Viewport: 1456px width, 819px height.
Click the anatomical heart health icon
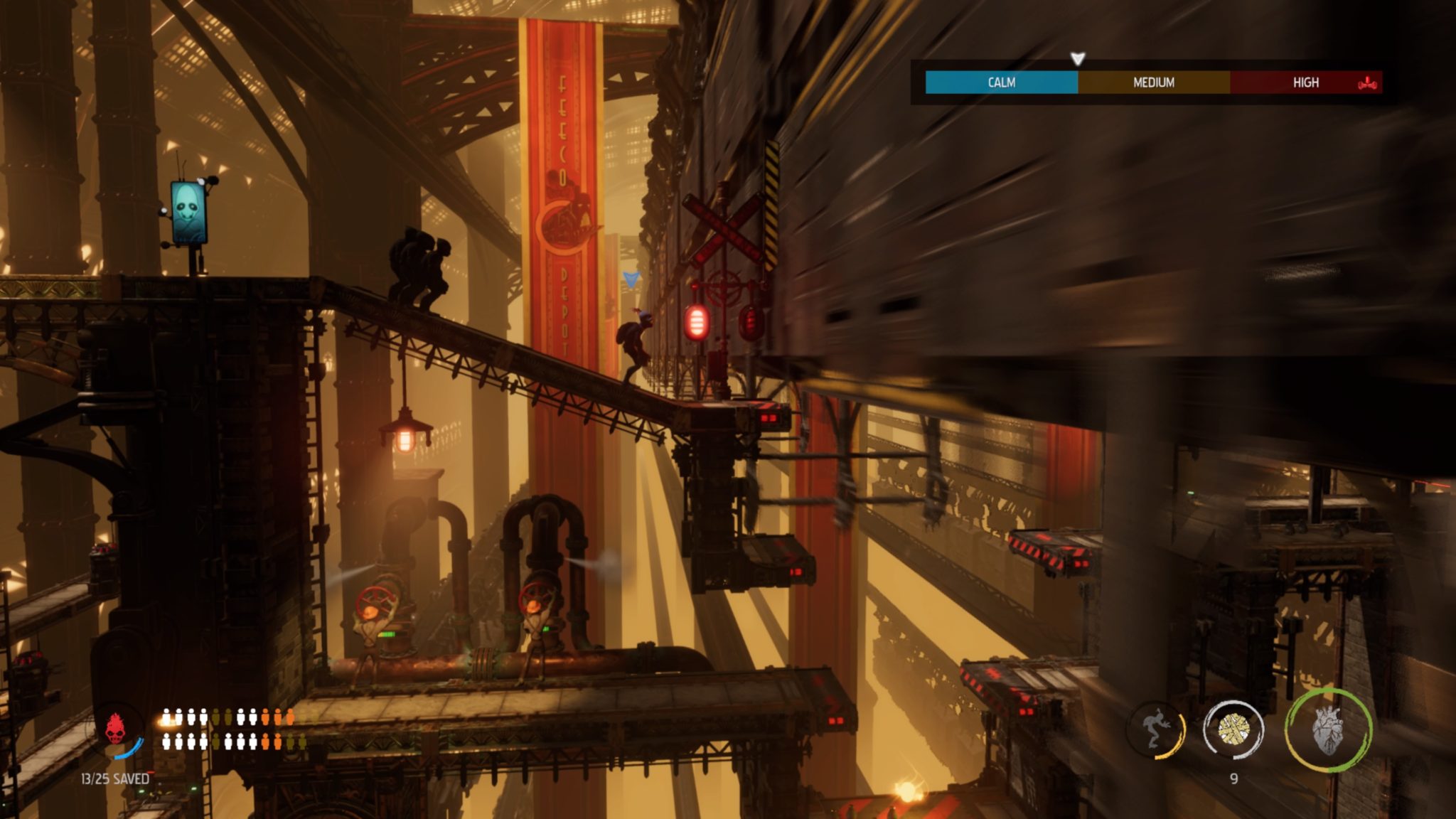[1327, 730]
